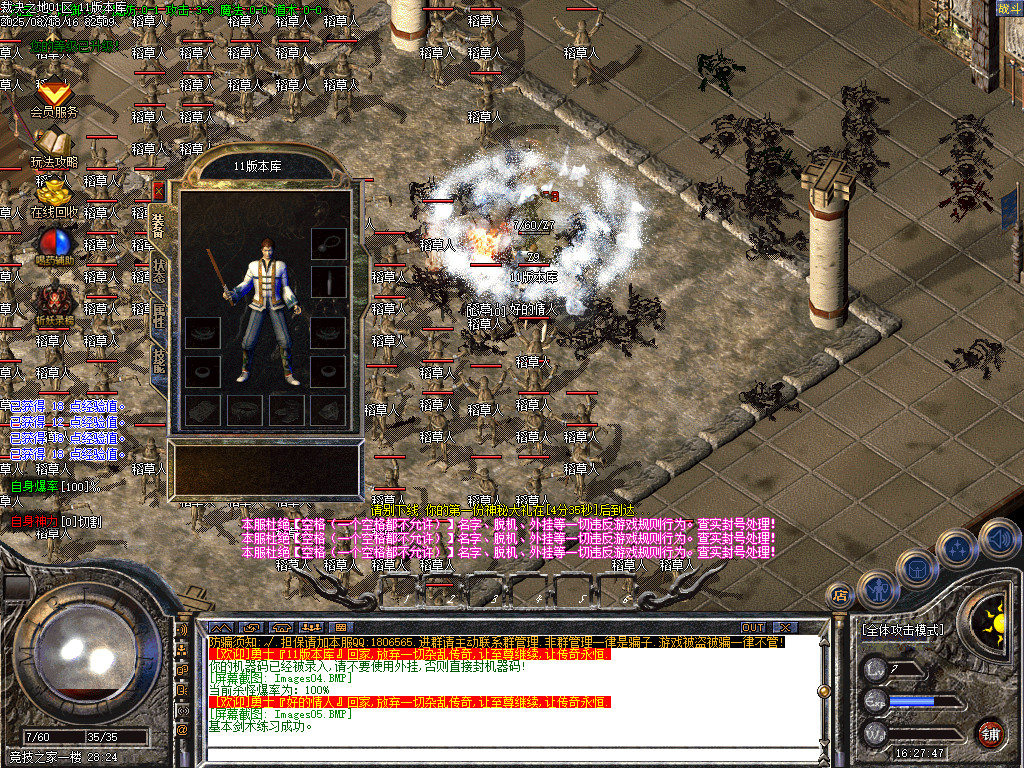Open the bag inventory round button

pyautogui.click(x=916, y=569)
